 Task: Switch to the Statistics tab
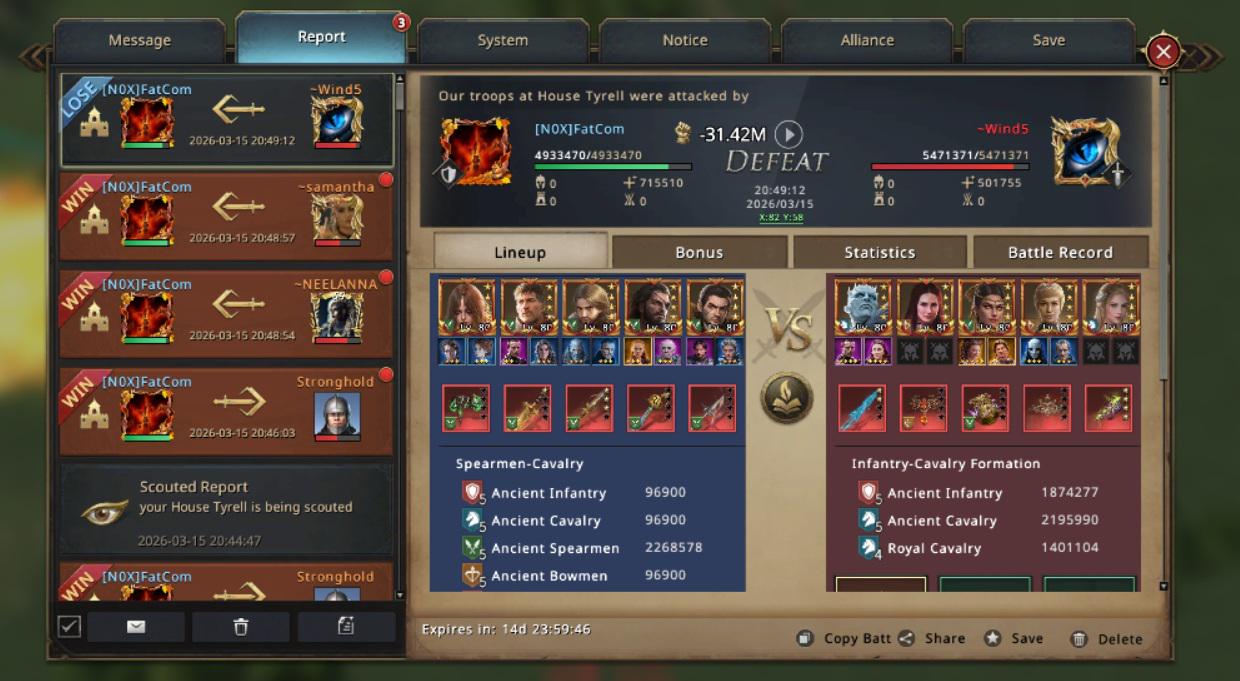[x=879, y=253]
